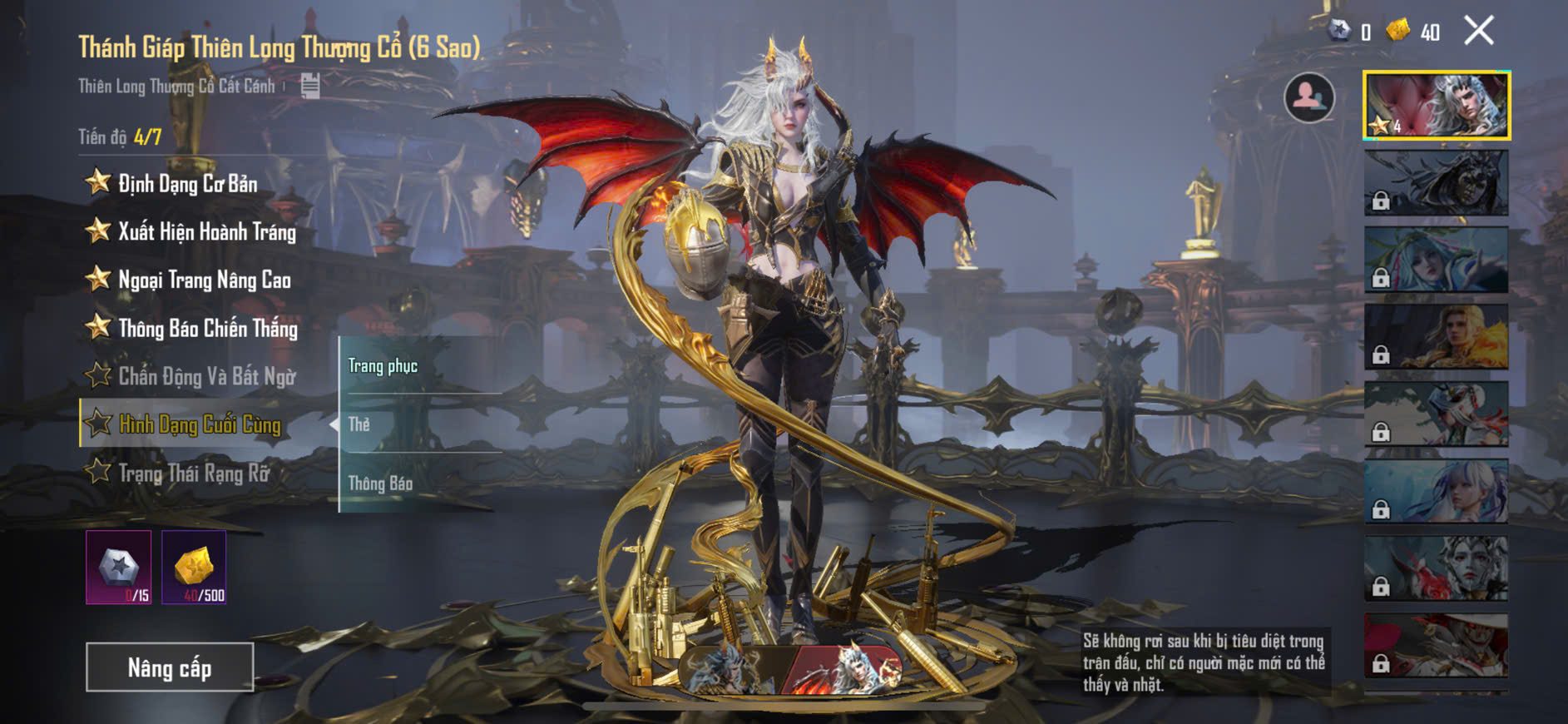Image resolution: width=1568 pixels, height=724 pixels.
Task: Show the Trang phục preview option
Action: coord(383,366)
